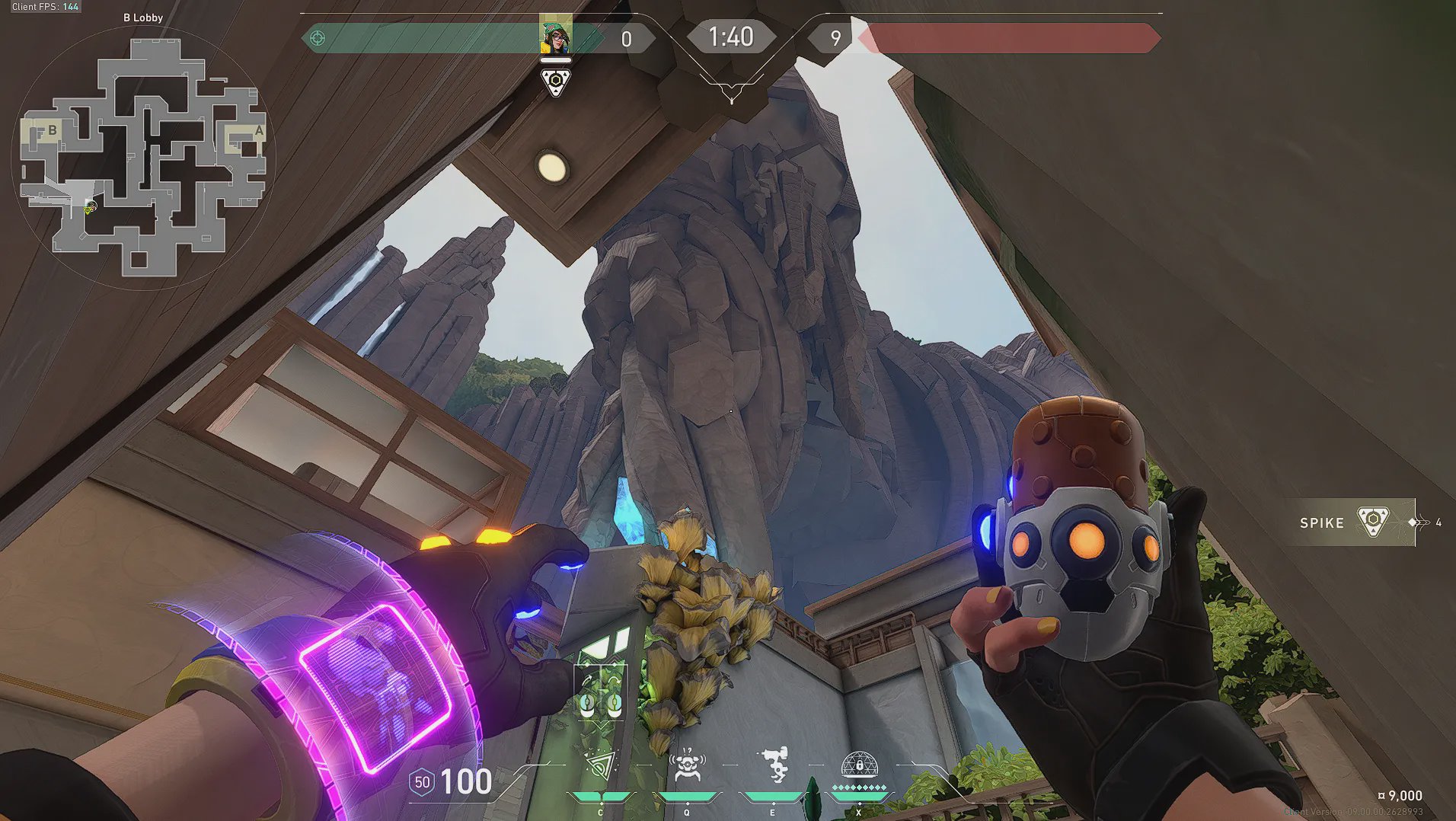
Task: Click the B site marker on the minimap
Action: 52,130
